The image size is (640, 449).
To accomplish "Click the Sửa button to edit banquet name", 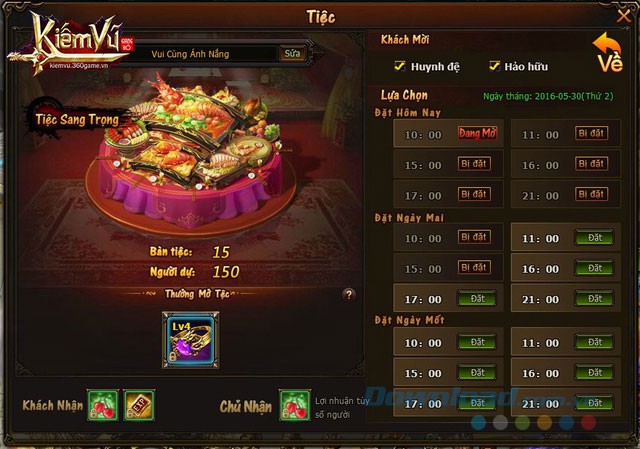I will click(292, 54).
